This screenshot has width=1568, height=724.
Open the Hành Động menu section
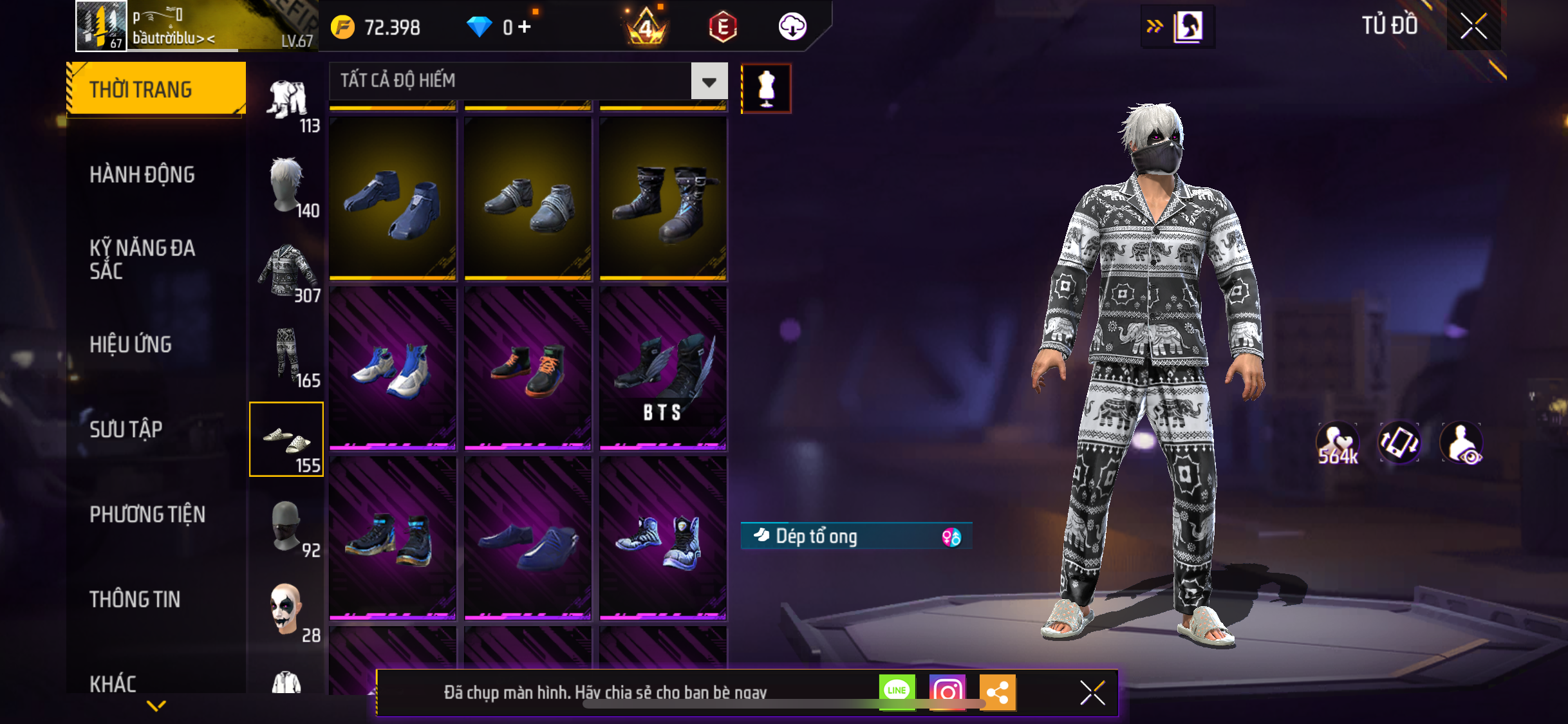tap(142, 174)
